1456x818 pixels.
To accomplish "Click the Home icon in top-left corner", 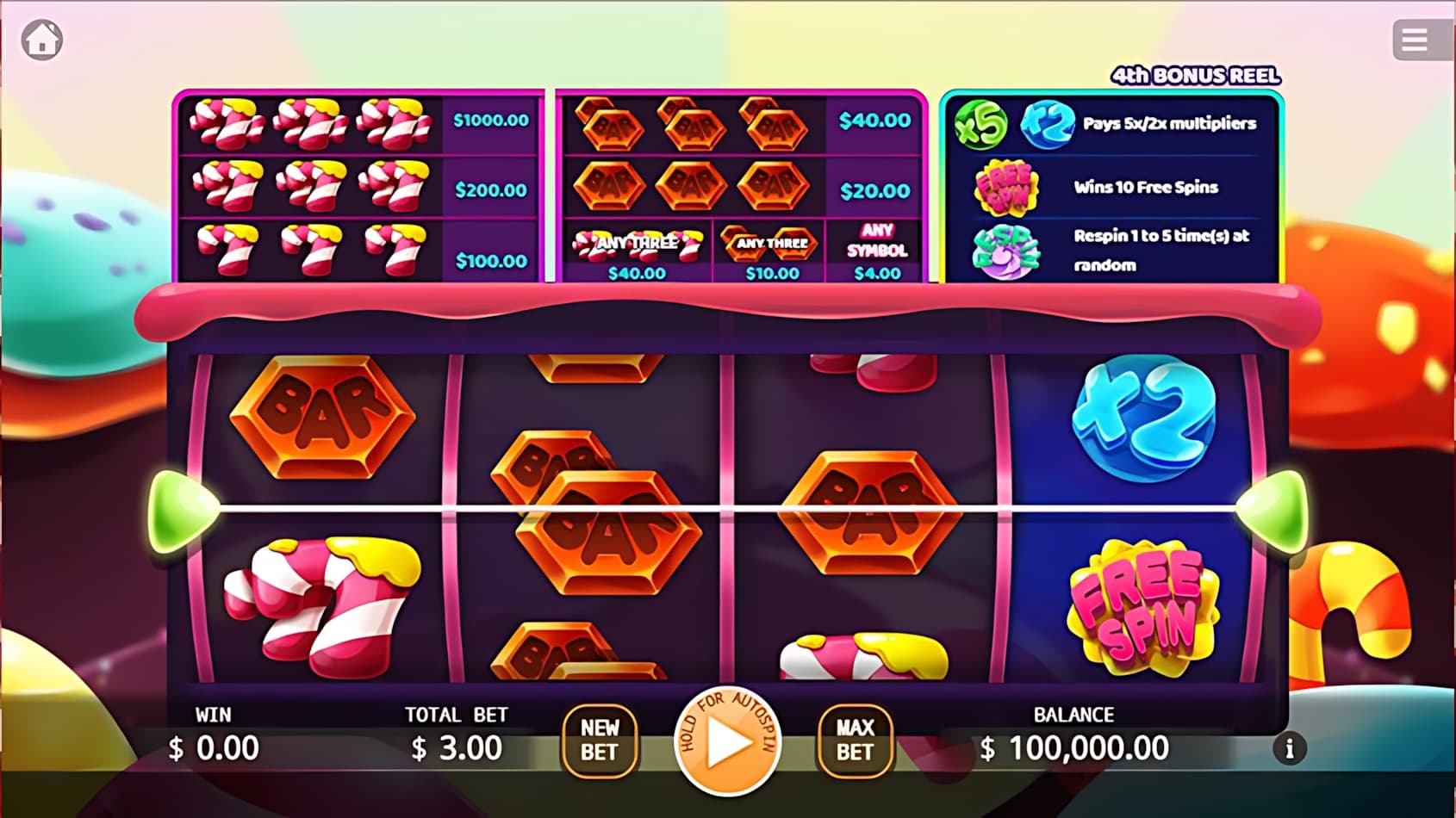I will point(41,38).
